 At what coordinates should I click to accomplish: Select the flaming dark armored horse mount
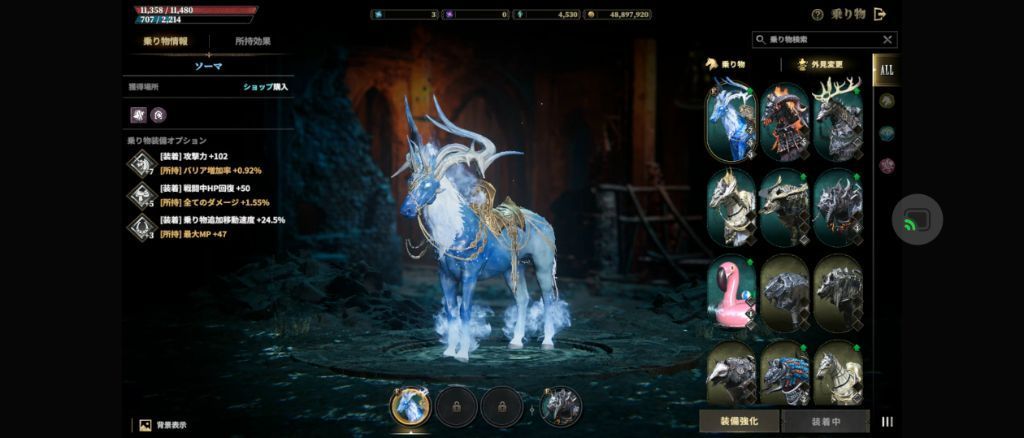(784, 122)
